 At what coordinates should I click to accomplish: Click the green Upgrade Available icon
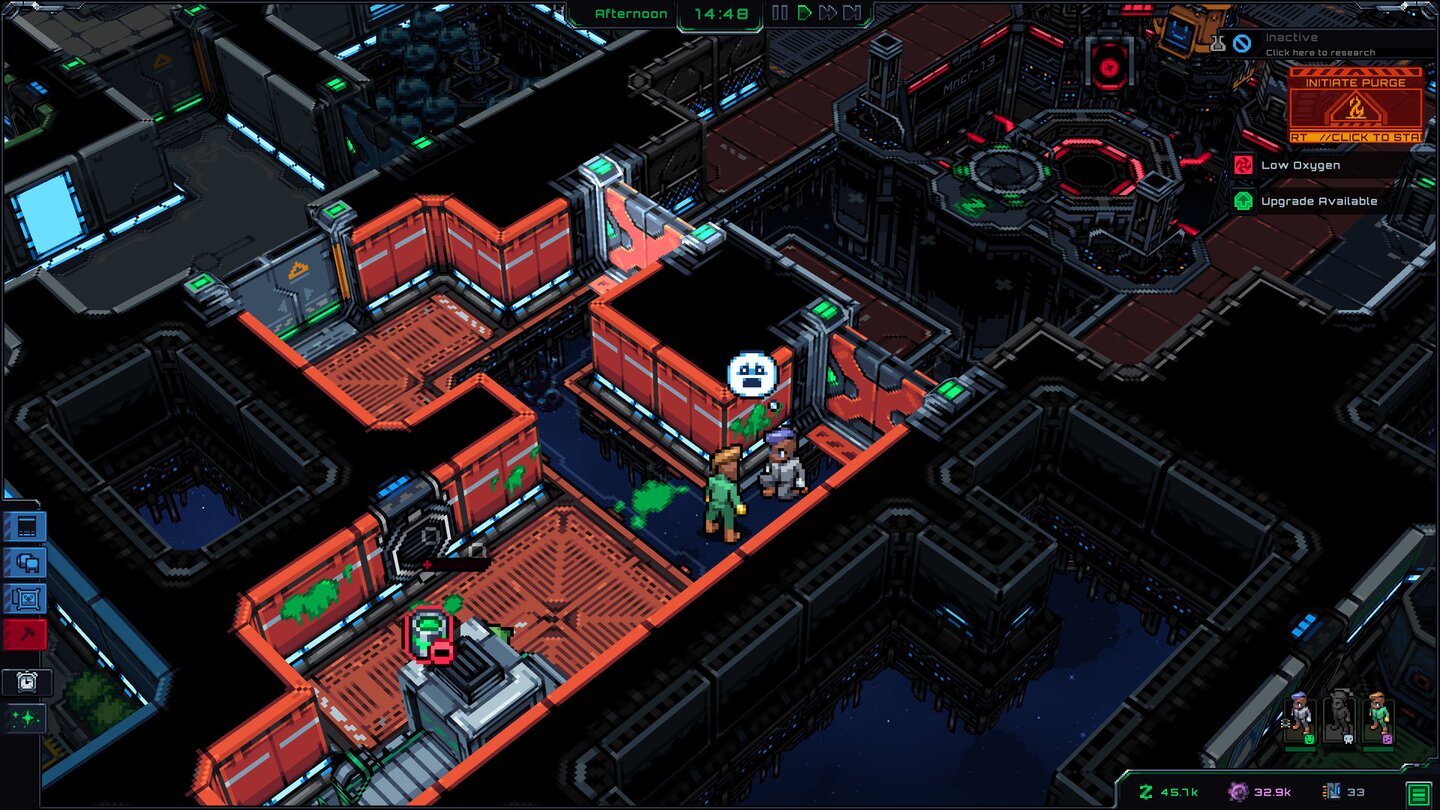(x=1243, y=201)
